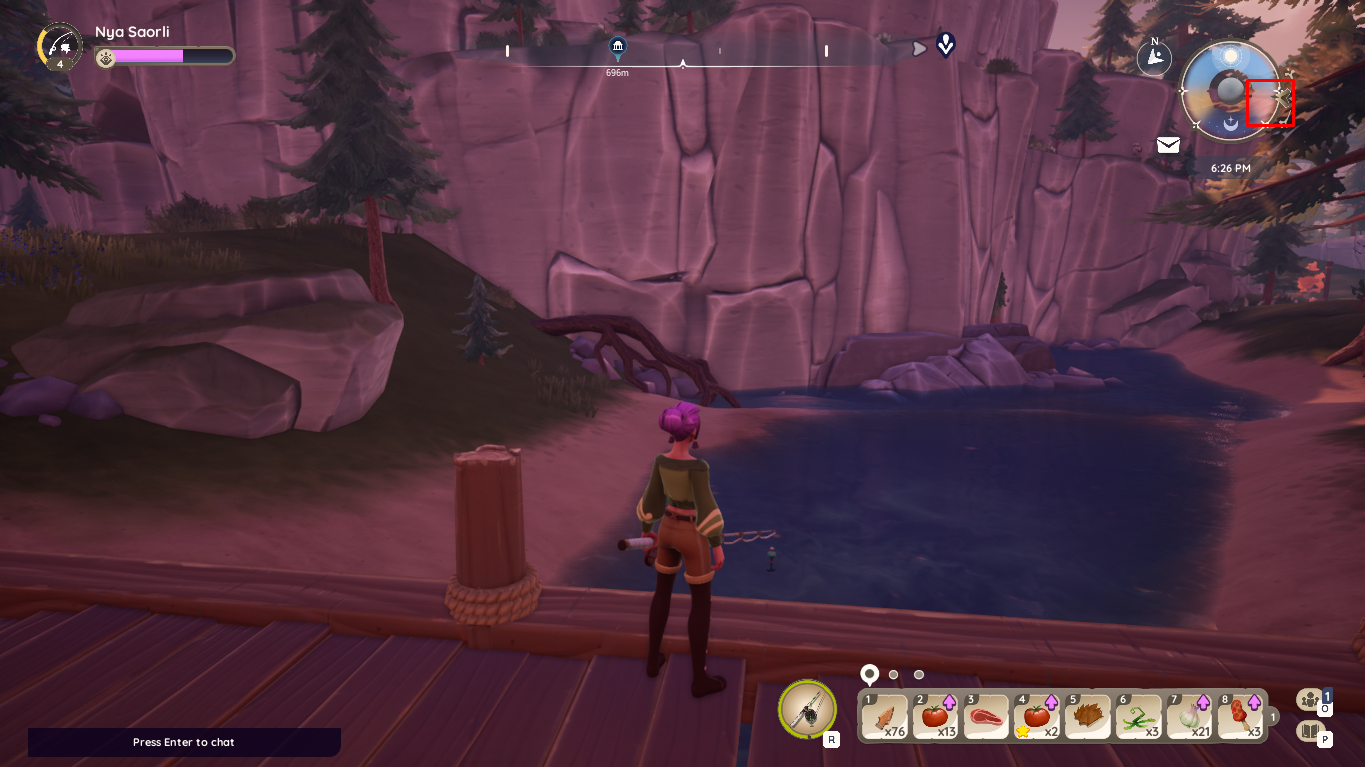Choose the garlic stack of 21
Image resolution: width=1365 pixels, height=767 pixels.
tap(1188, 716)
